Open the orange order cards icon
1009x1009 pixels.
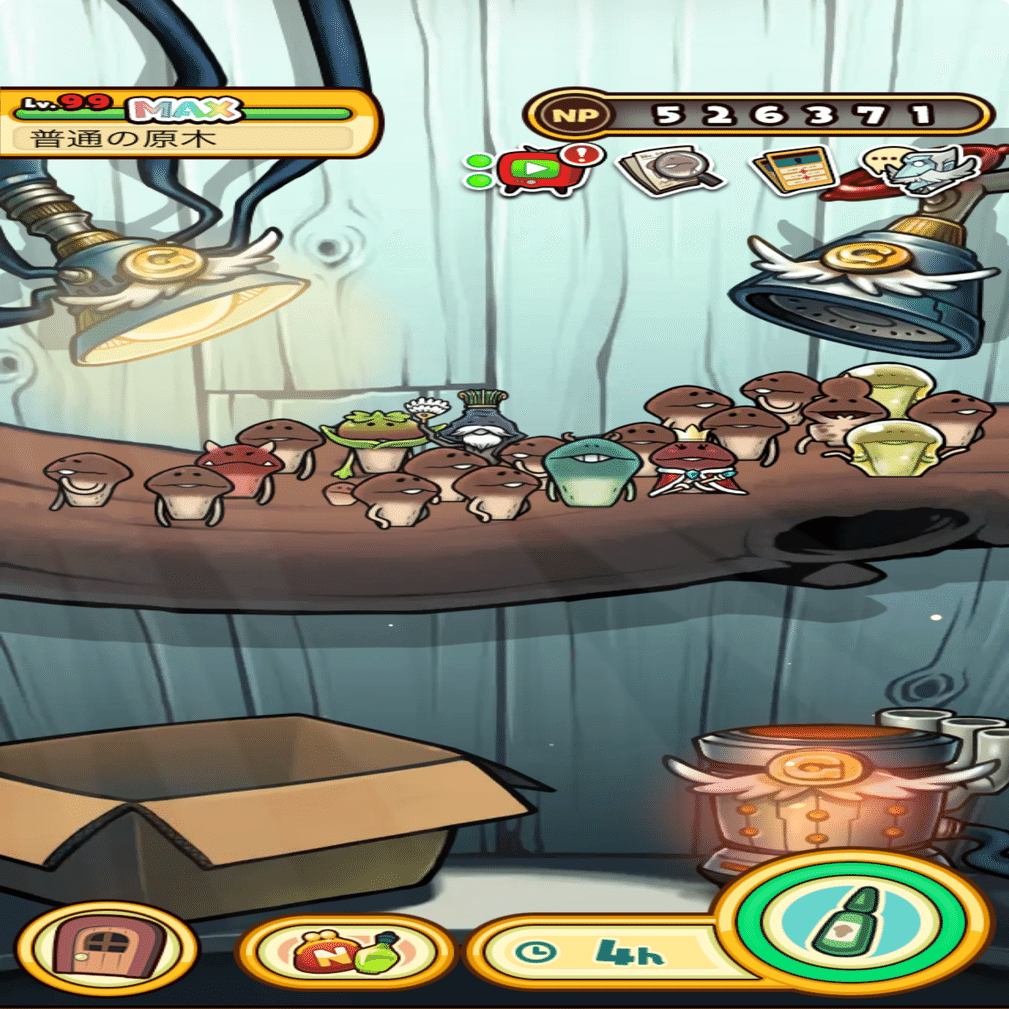click(x=793, y=171)
